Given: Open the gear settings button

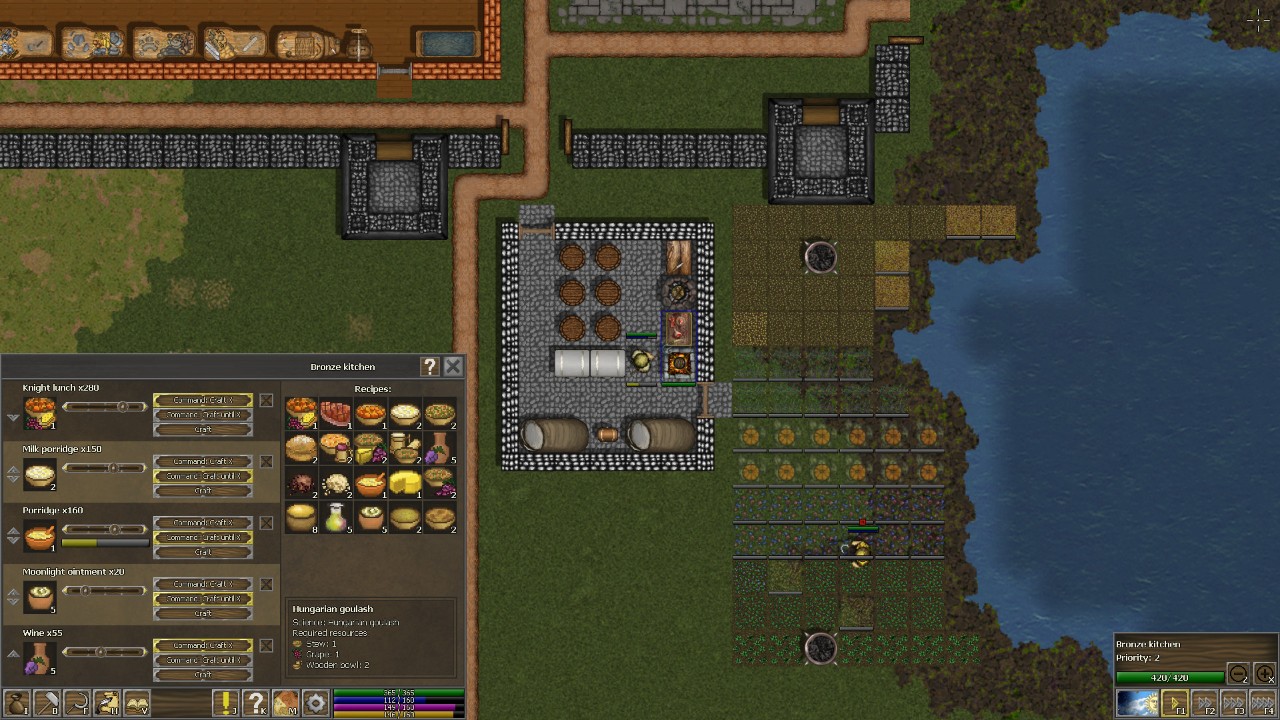Looking at the screenshot, I should pyautogui.click(x=316, y=703).
